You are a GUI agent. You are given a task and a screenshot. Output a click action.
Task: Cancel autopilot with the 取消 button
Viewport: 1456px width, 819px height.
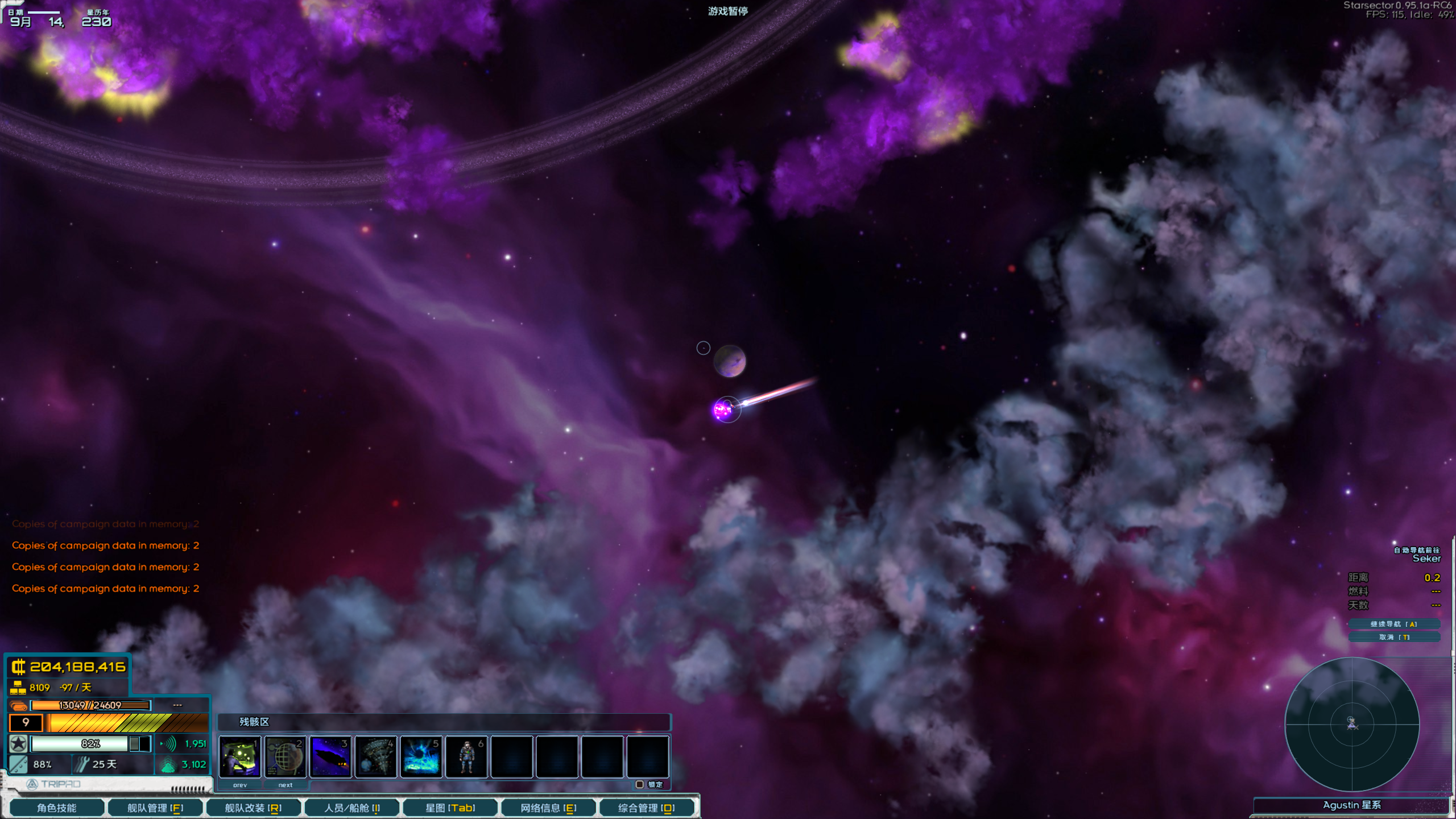tap(1394, 637)
